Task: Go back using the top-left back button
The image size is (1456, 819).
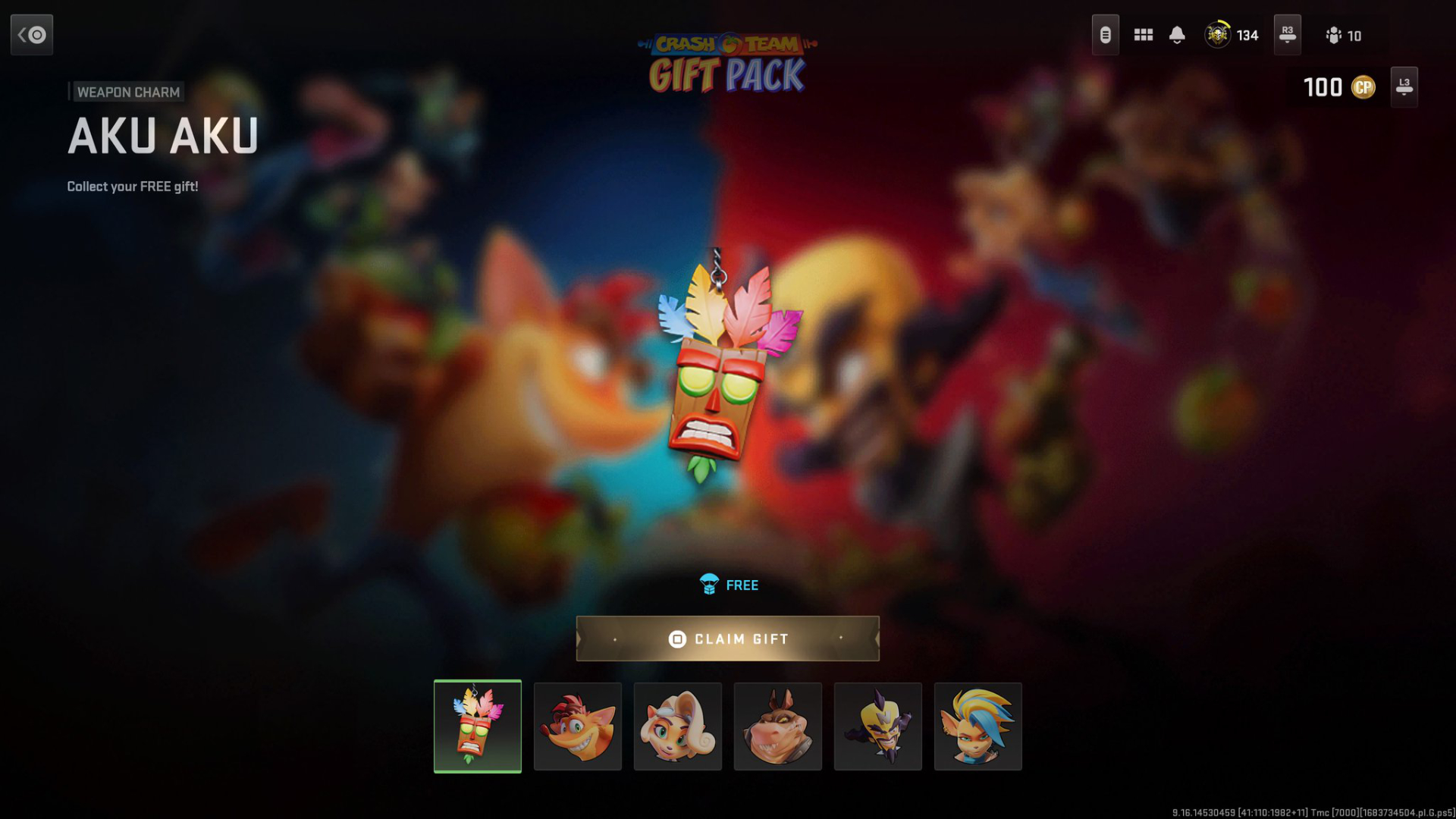Action: click(32, 35)
